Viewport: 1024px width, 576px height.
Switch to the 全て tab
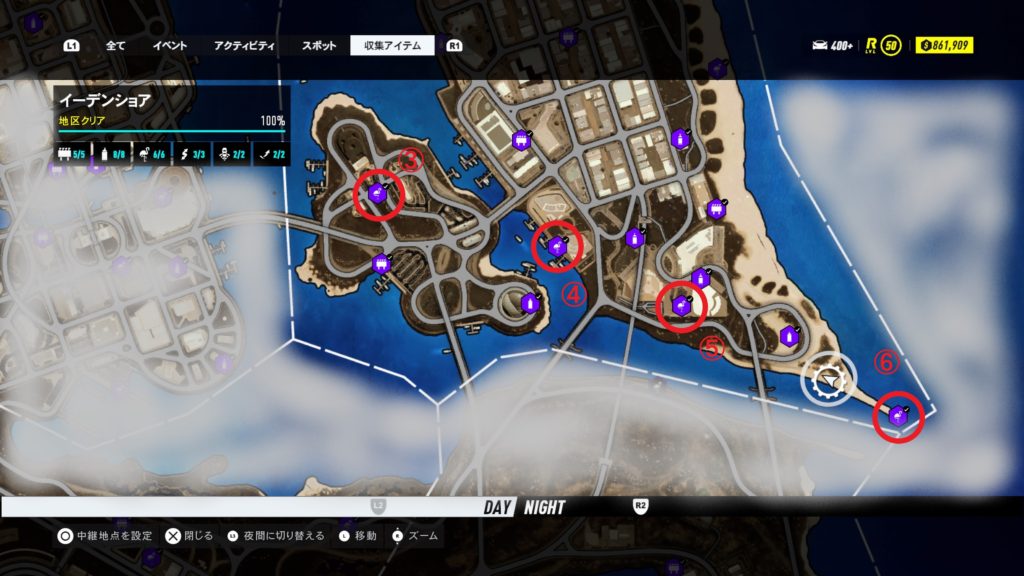pos(115,45)
